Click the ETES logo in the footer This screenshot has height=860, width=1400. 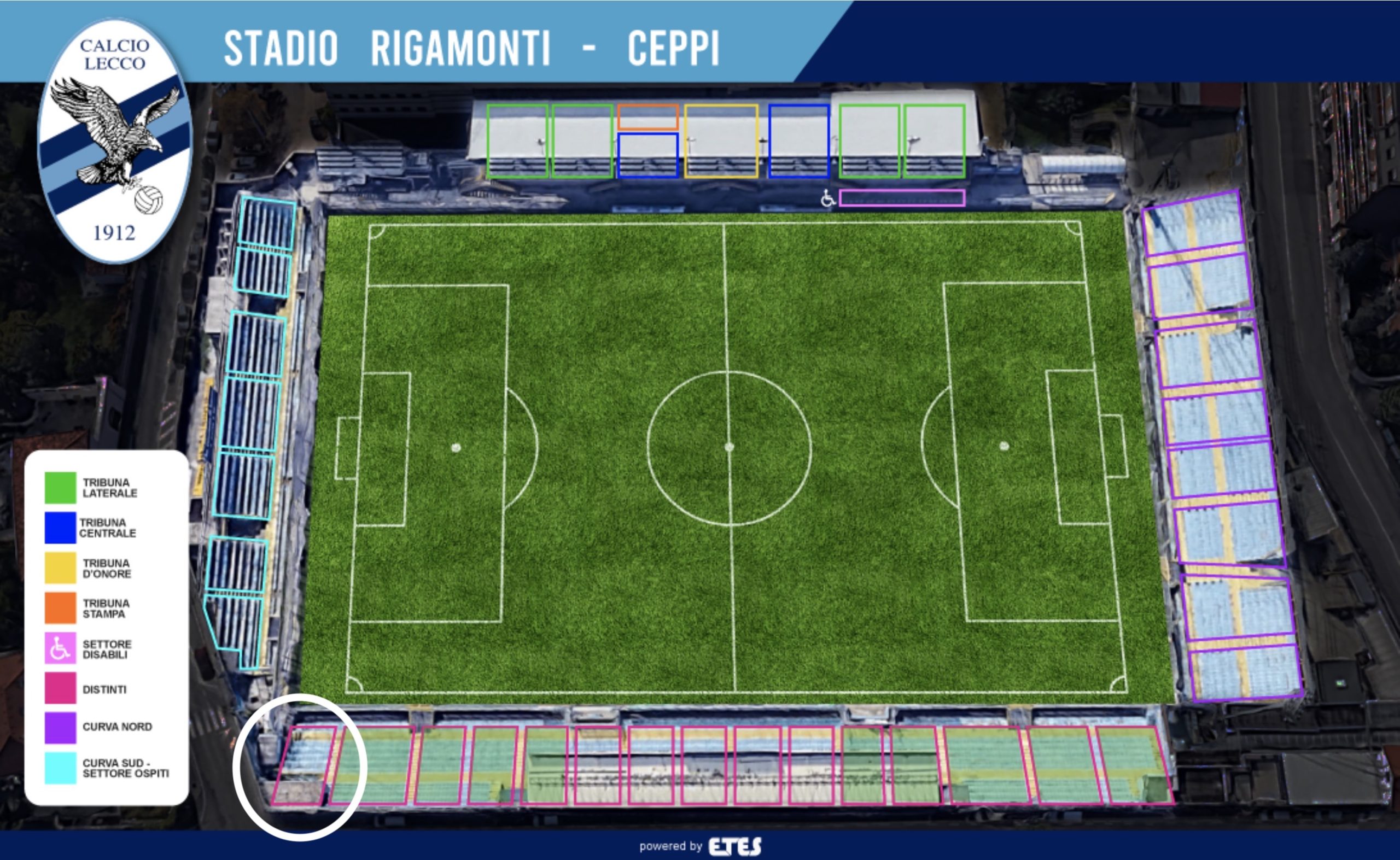click(734, 846)
